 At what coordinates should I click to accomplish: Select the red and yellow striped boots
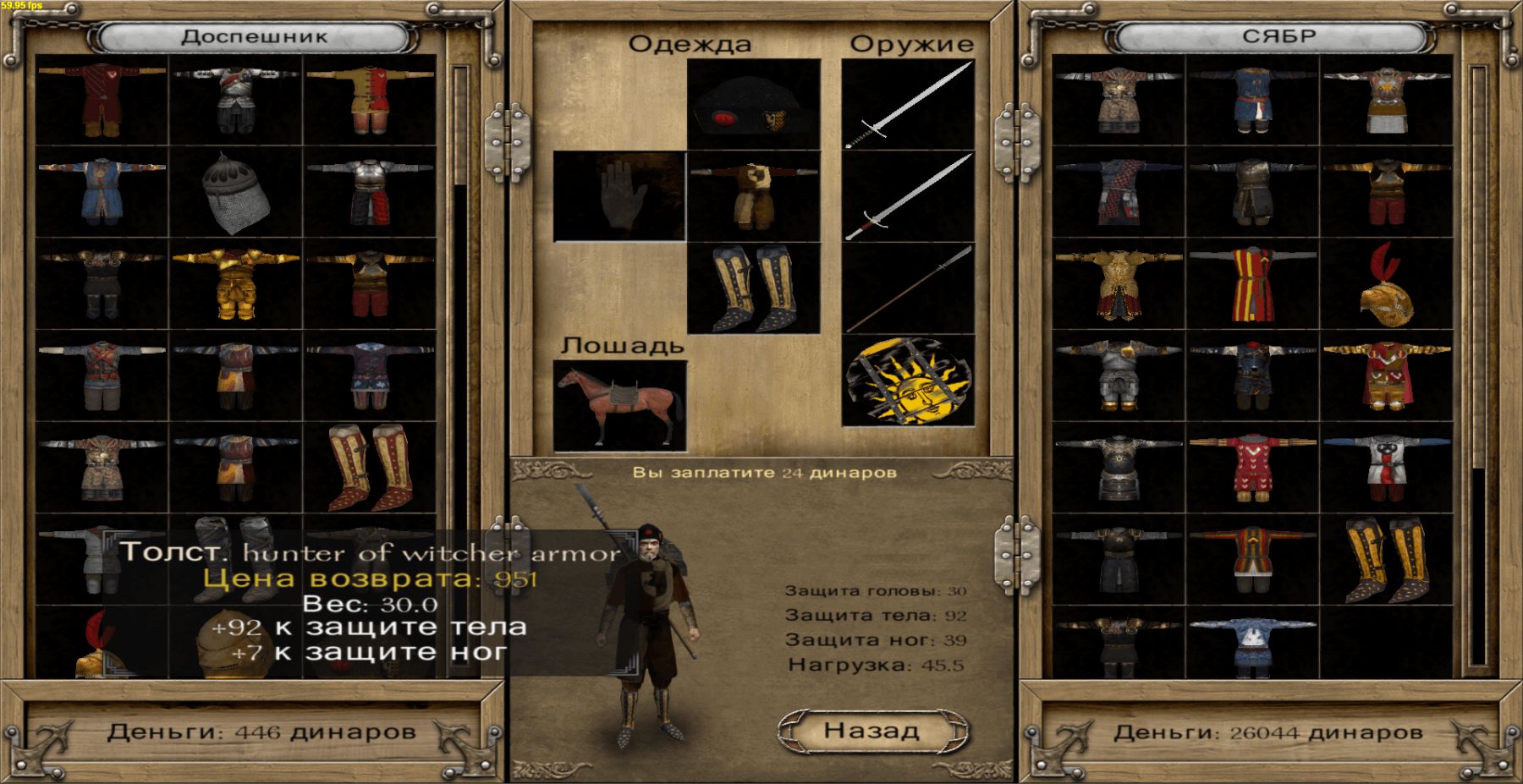[370, 468]
